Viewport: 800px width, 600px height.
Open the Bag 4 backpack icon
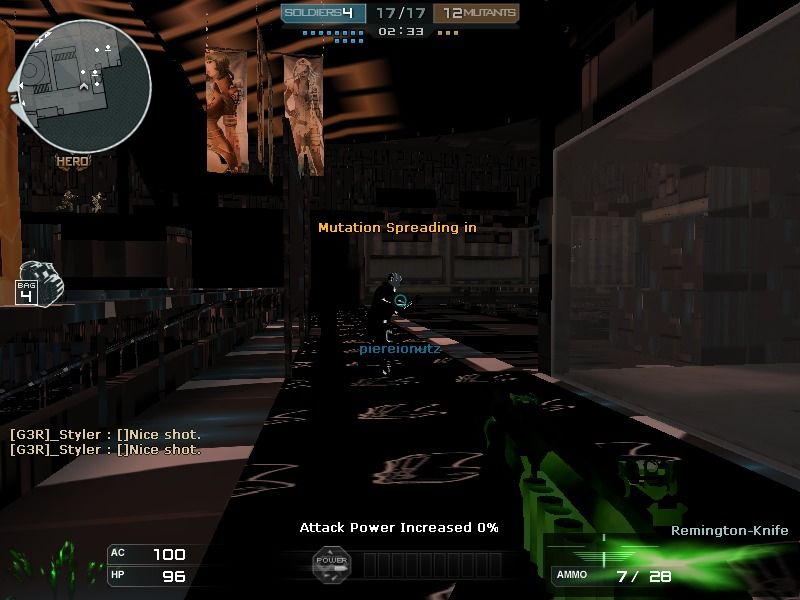click(40, 282)
